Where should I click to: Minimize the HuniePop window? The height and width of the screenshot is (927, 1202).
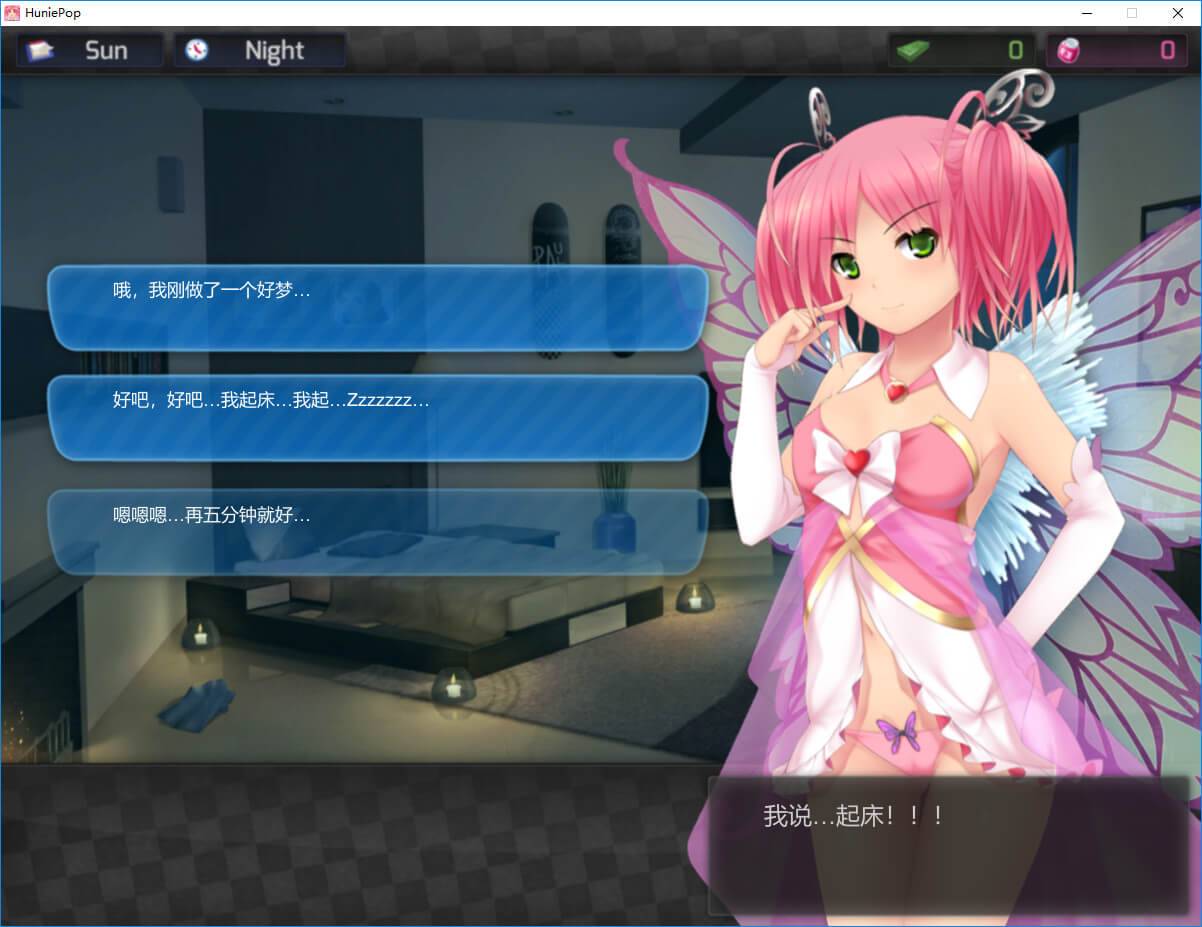coord(1086,13)
